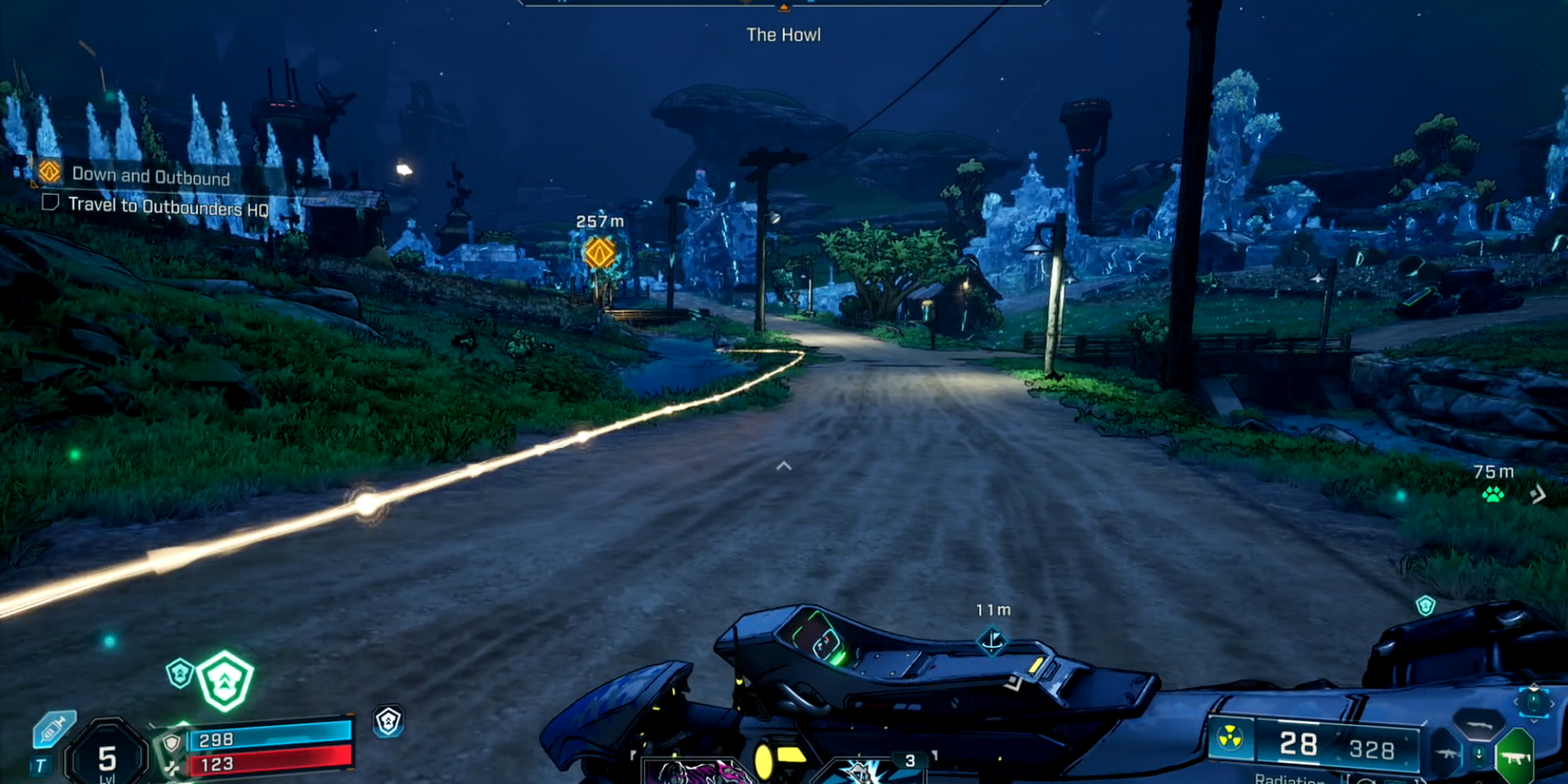1568x784 pixels.
Task: Click the 257m waypoint marker
Action: click(x=599, y=251)
